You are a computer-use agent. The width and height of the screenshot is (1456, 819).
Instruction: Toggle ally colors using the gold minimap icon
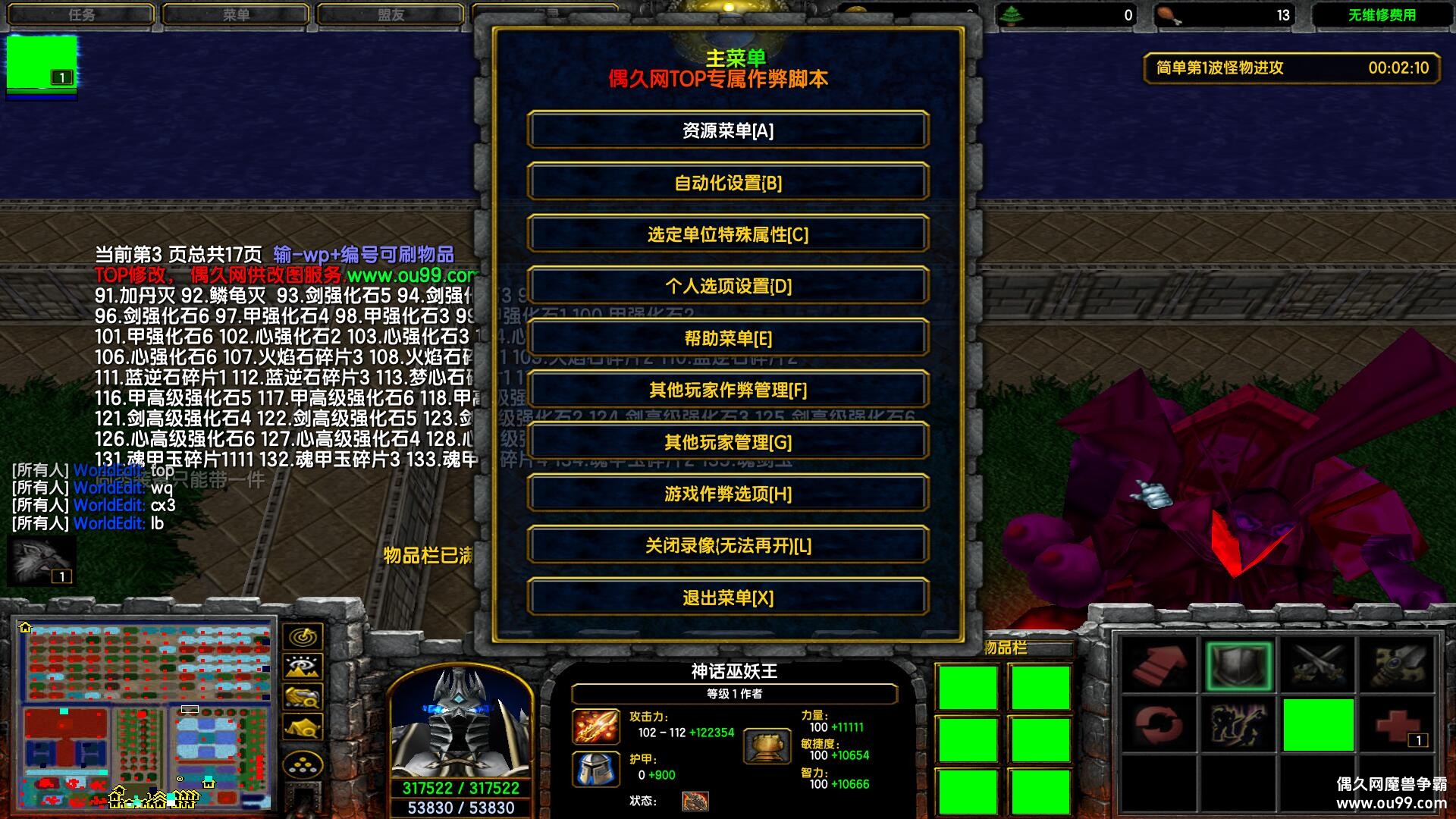pos(303,697)
